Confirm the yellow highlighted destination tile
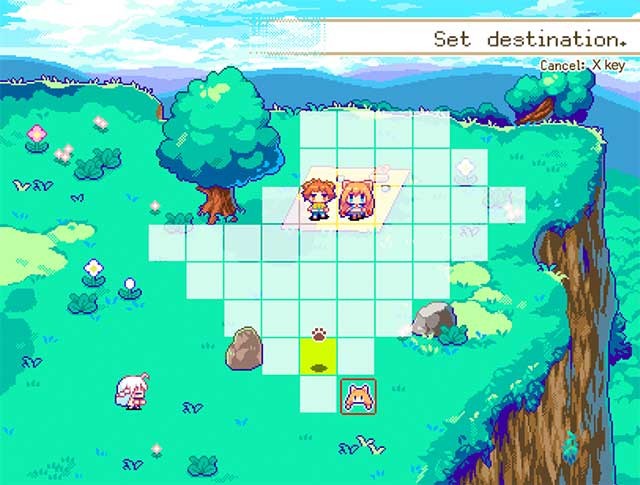 click(319, 357)
